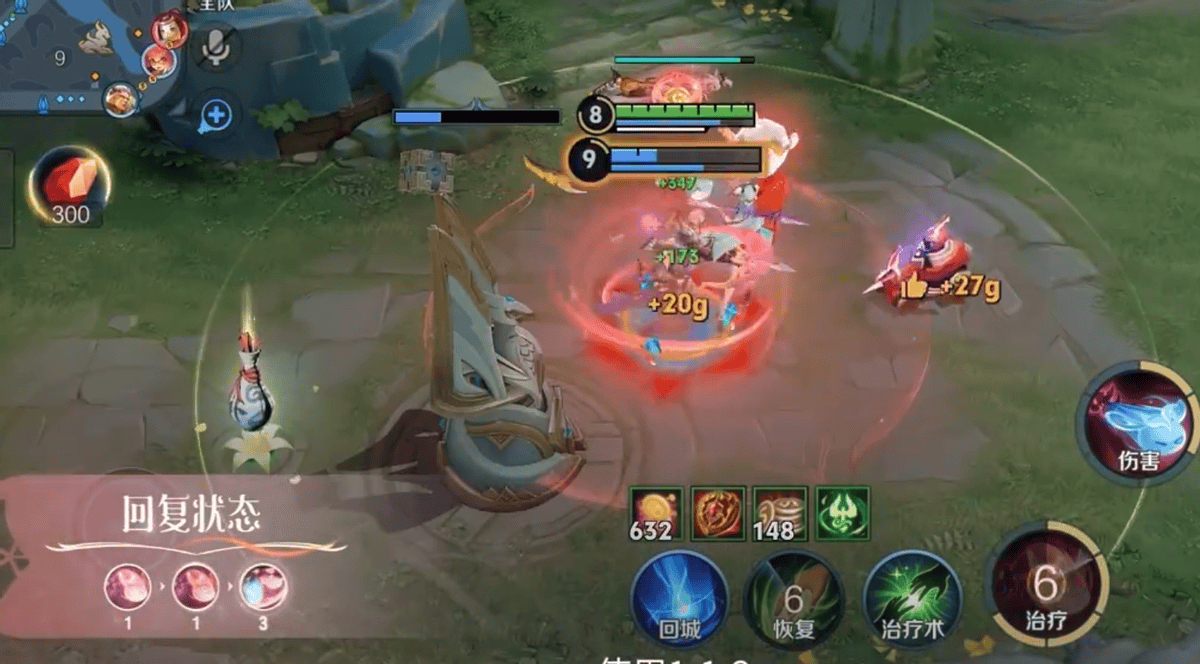1200x664 pixels.
Task: Toggle the muted microphone button
Action: (216, 48)
